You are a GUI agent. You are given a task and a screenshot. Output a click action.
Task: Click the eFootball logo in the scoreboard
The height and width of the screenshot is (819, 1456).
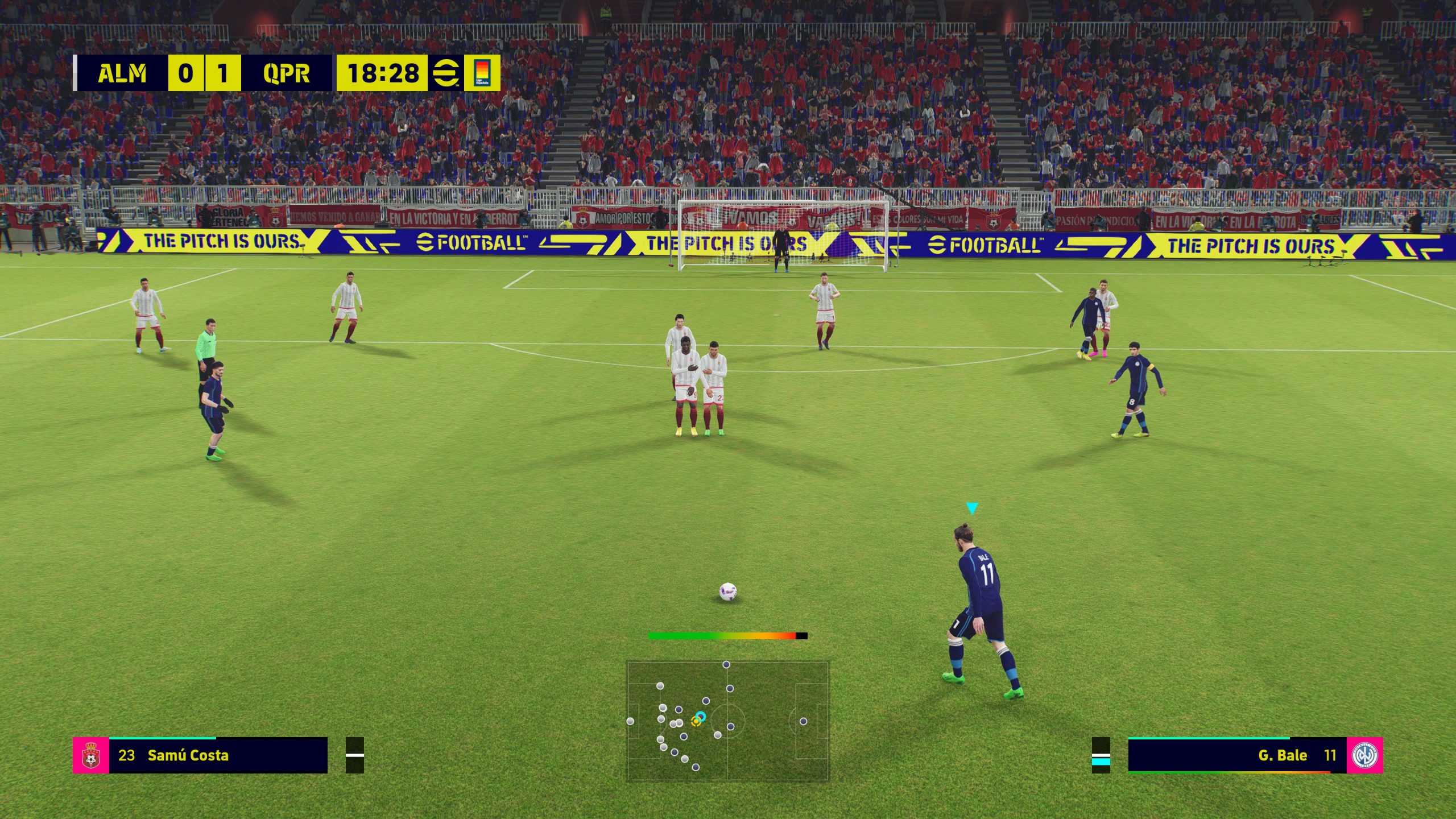[x=446, y=73]
